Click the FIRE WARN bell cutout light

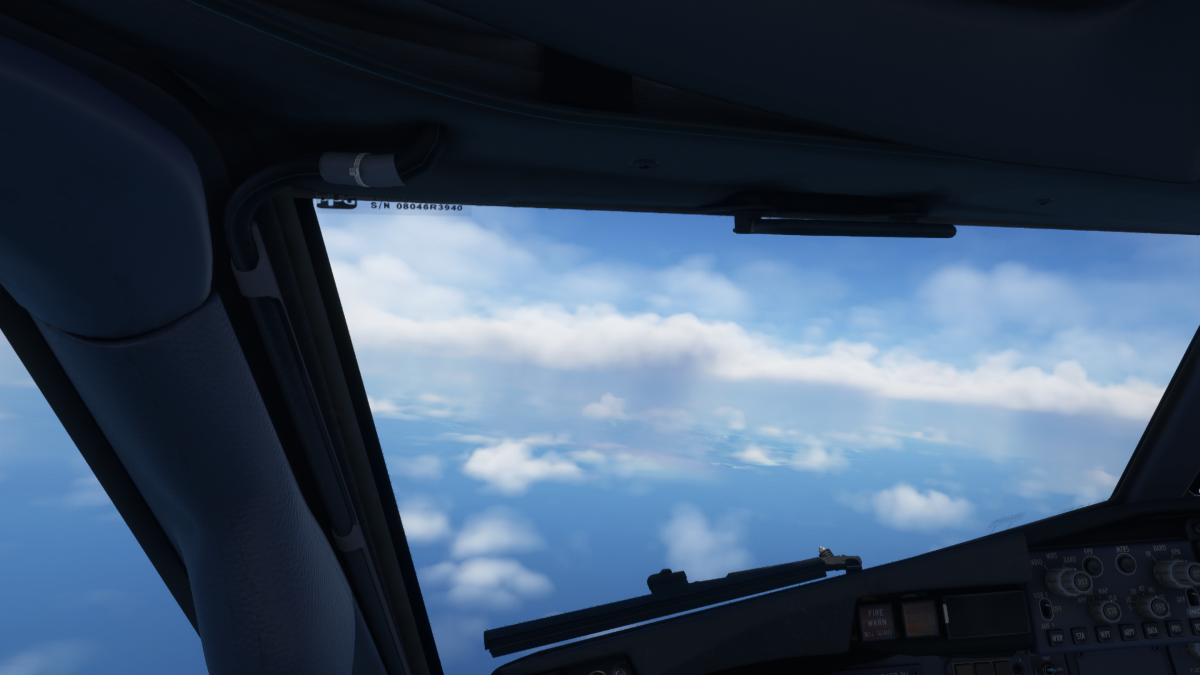coord(876,620)
